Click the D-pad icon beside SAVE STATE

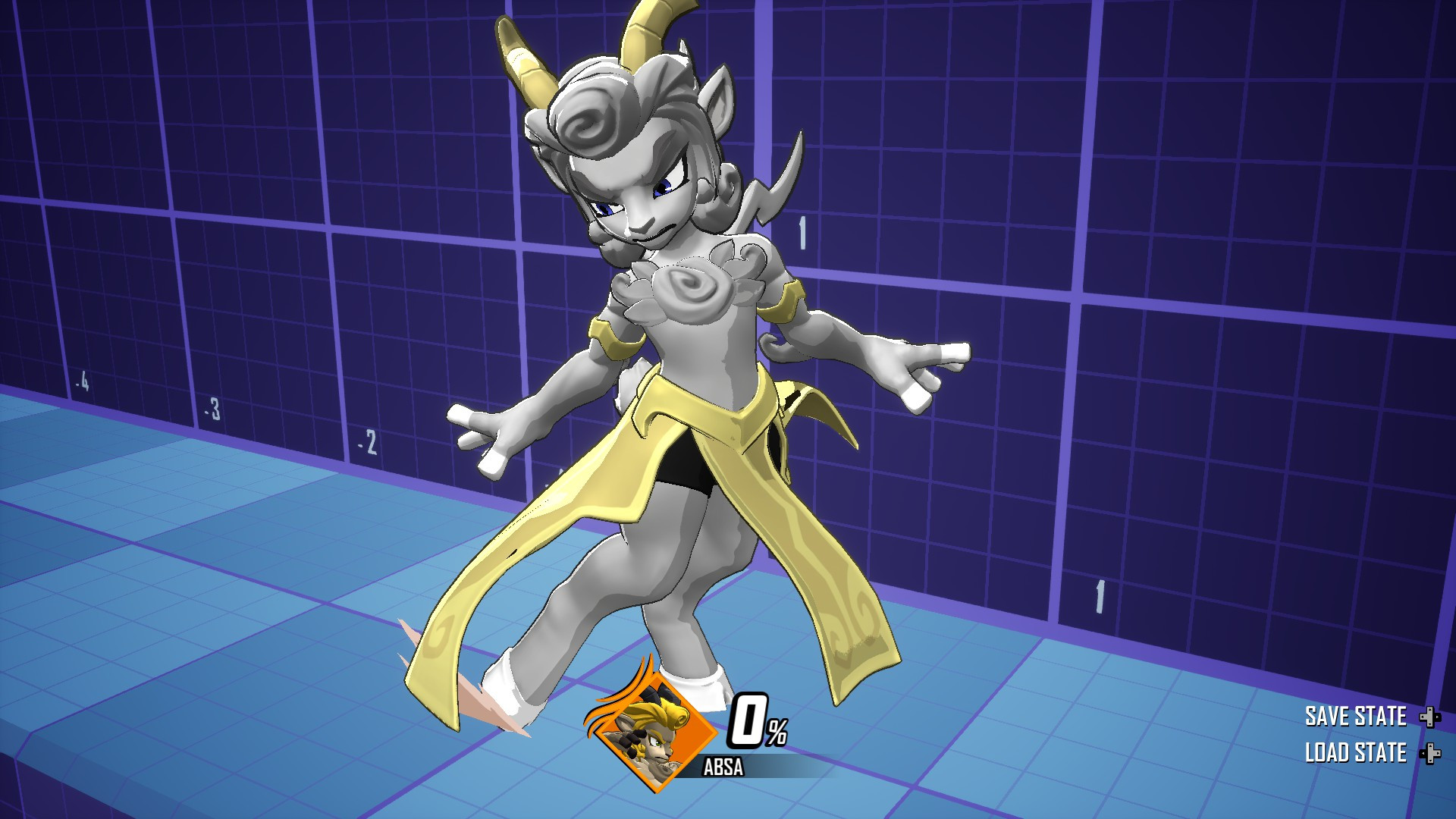[1430, 717]
